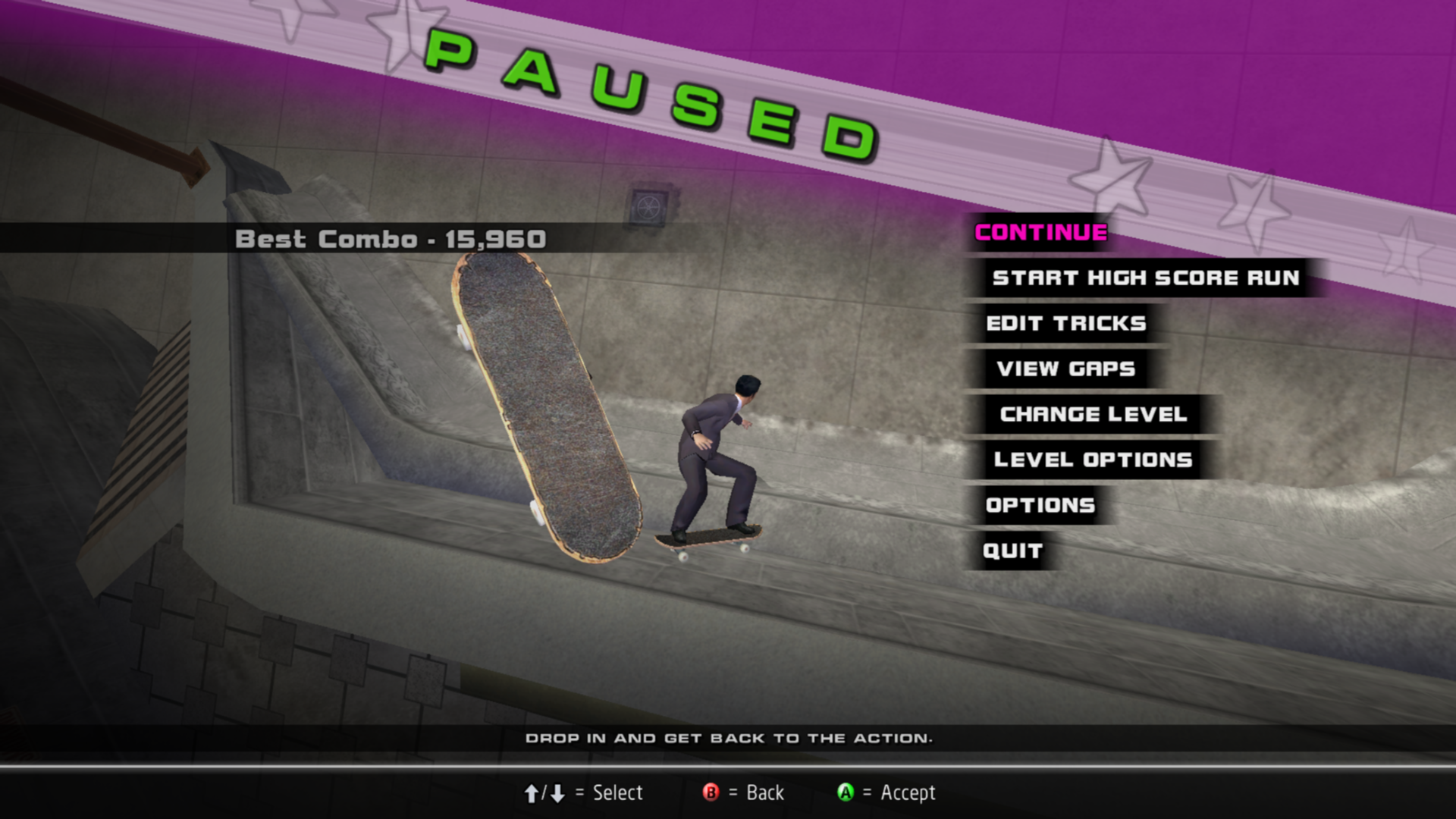
Task: Click Quit in the pause menu
Action: click(1012, 551)
